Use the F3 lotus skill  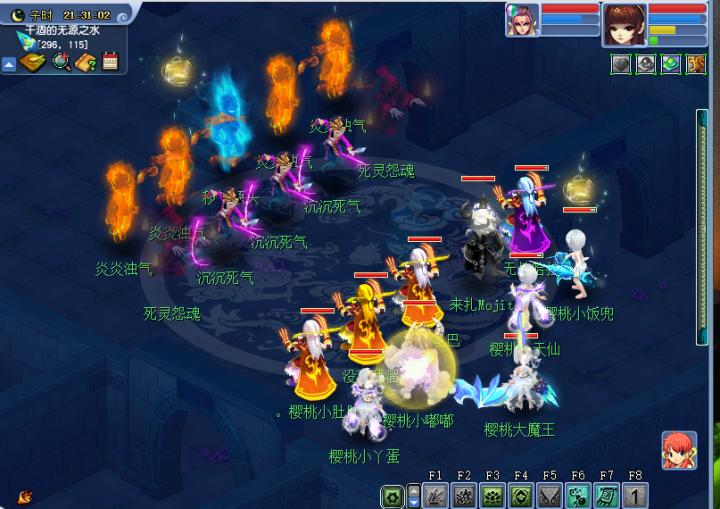[492, 495]
